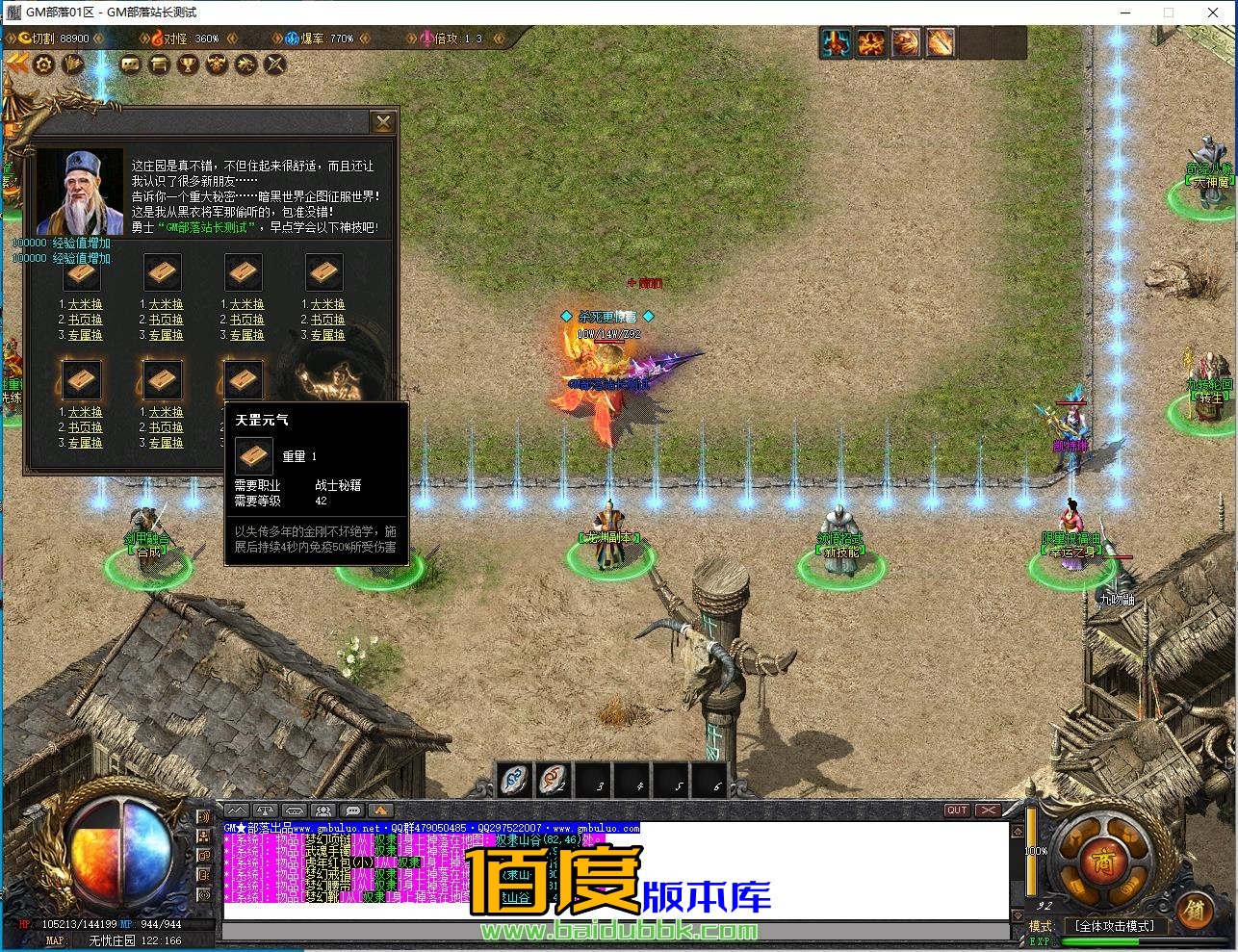Activate the leftmost buff skill in top-right slots
Image resolution: width=1238 pixels, height=952 pixels.
[837, 42]
